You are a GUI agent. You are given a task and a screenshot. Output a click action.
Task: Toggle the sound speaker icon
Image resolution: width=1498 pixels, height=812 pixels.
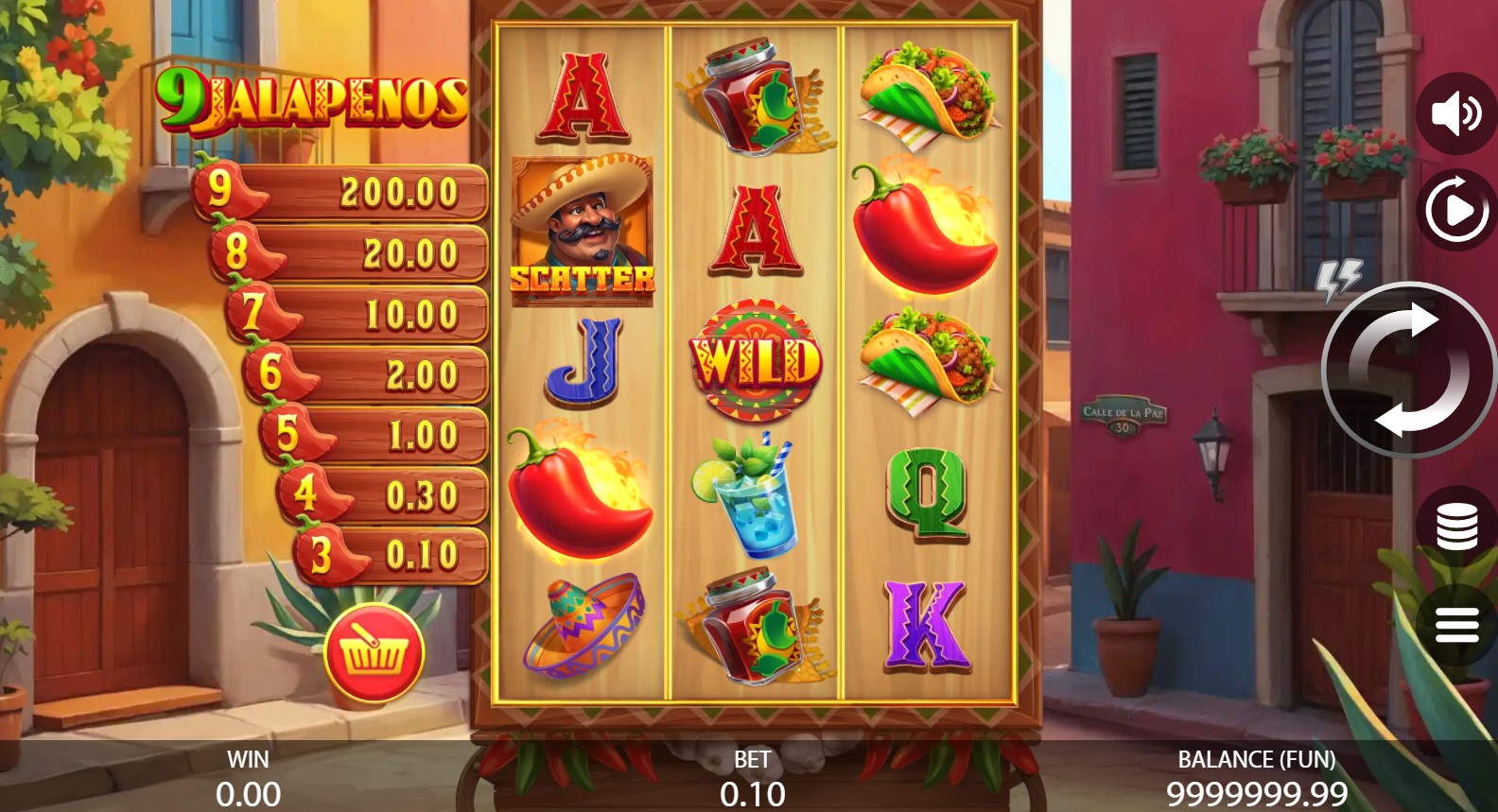coord(1455,113)
